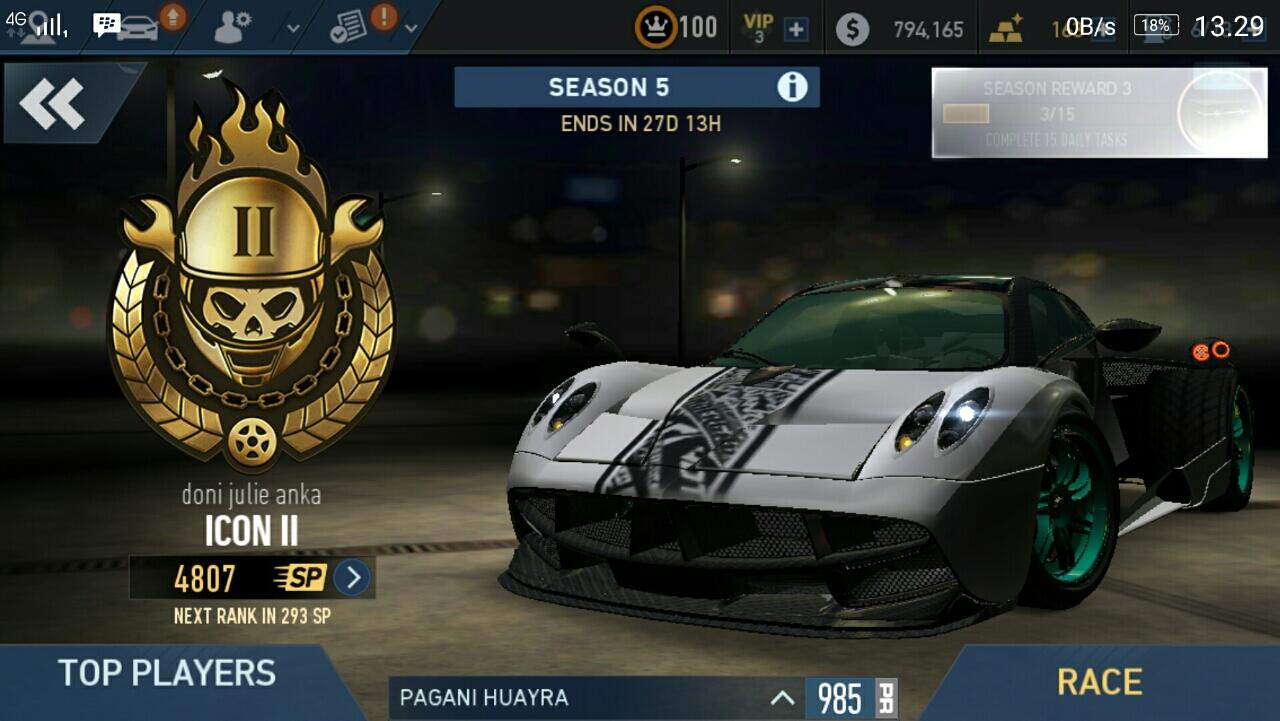Viewport: 1280px width, 721px height.
Task: Go back with the double-arrow button
Action: [53, 103]
